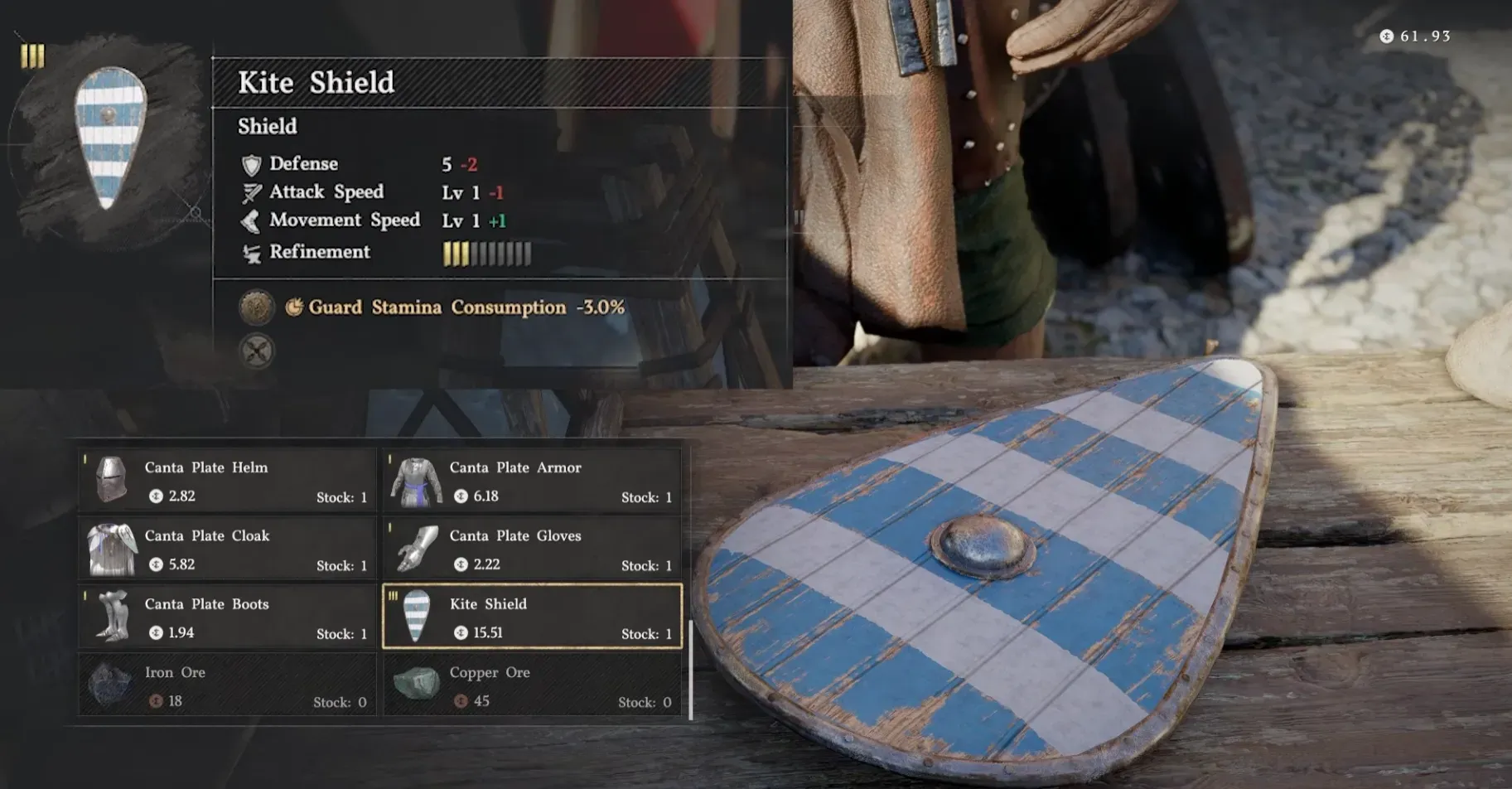Pick the Canta Plate Cloak entry
Screen dimensions: 1512x789
[227, 549]
